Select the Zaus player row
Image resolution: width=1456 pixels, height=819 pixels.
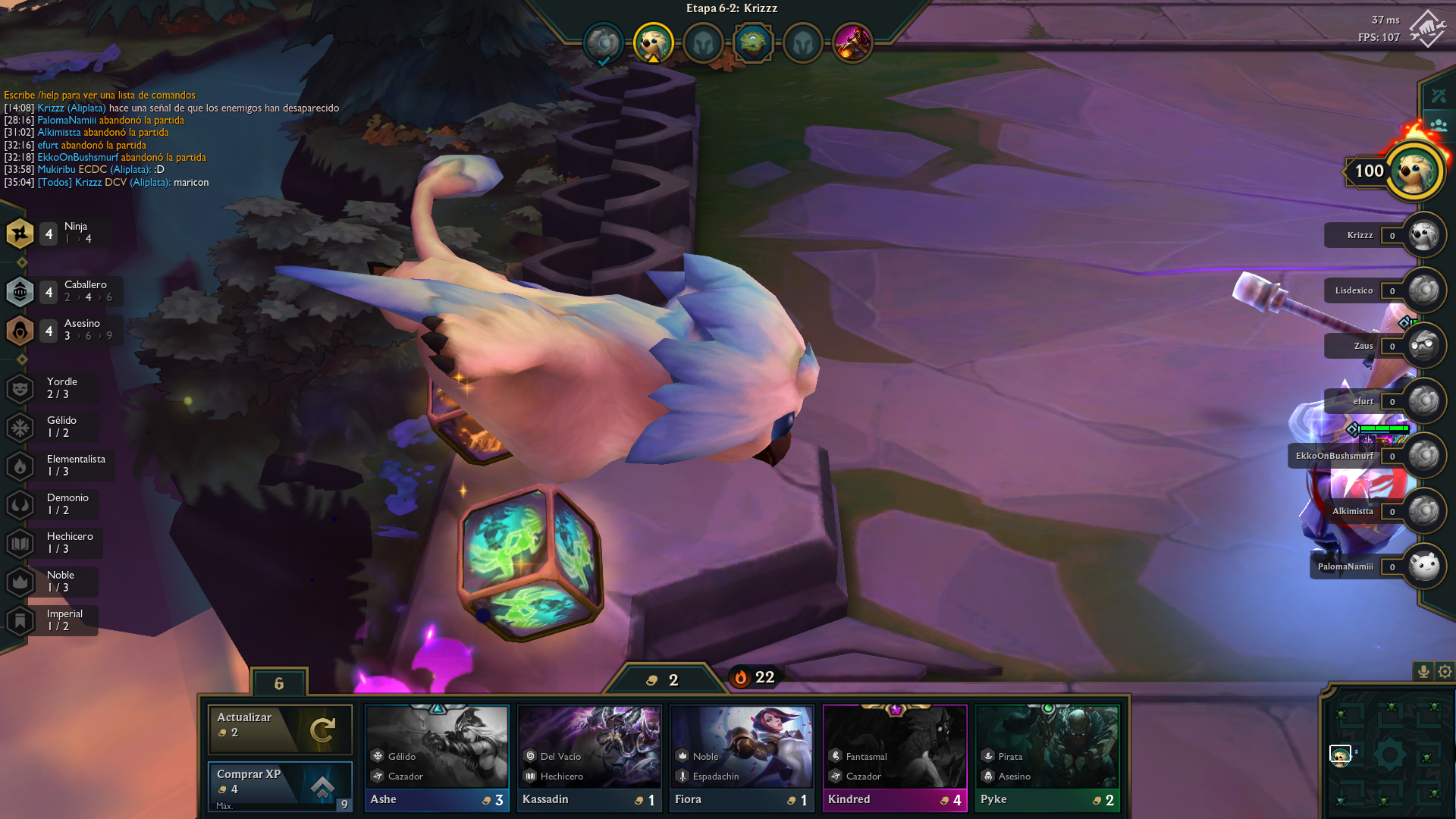(1365, 346)
